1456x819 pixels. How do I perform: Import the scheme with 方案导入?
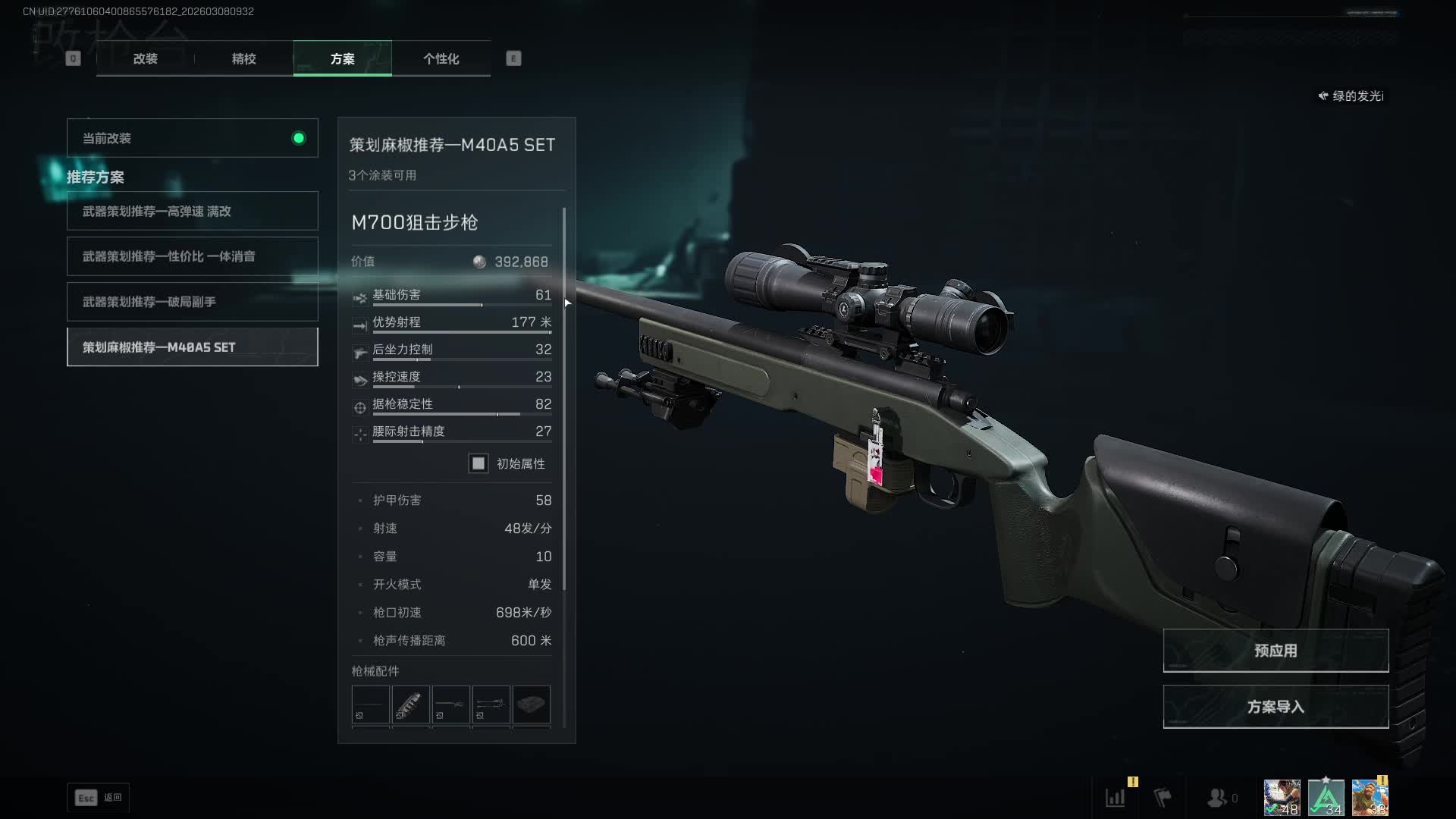[x=1276, y=707]
